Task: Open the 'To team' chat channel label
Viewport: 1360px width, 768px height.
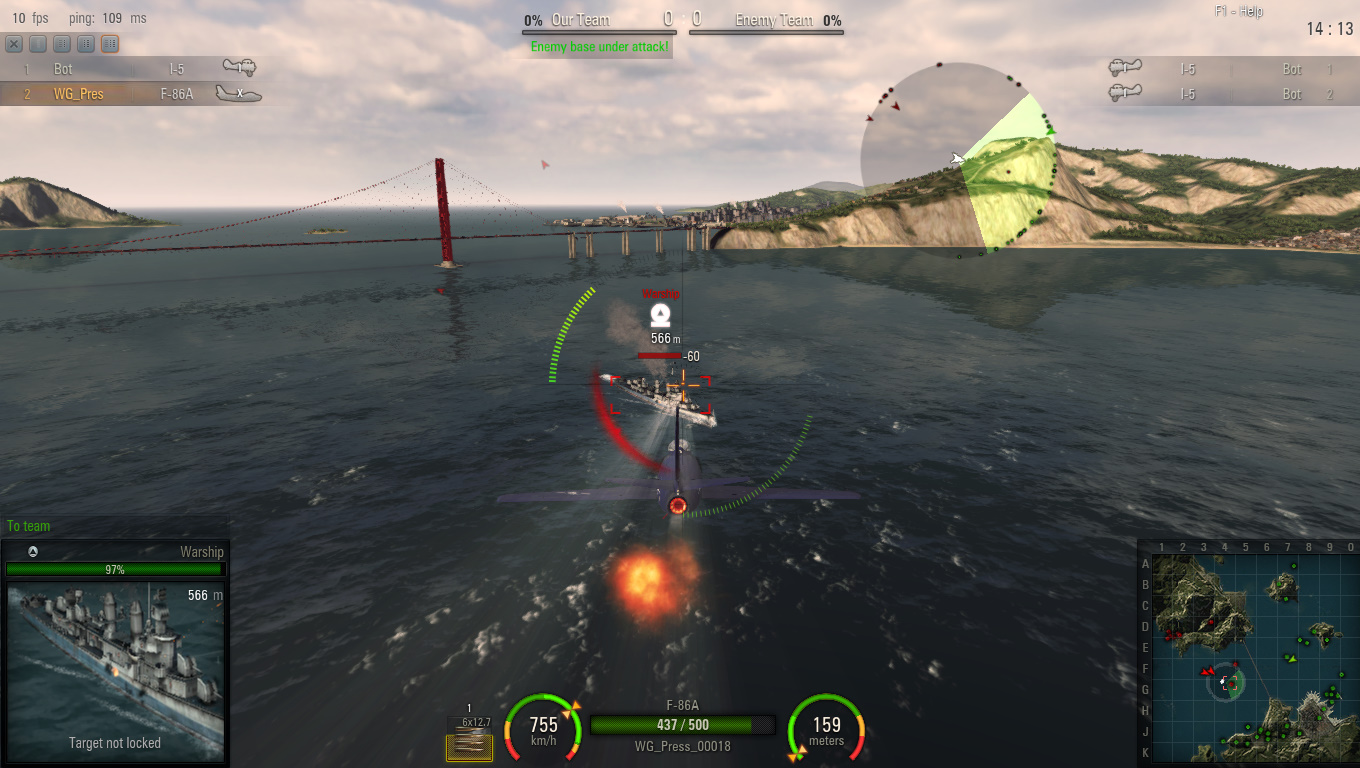Action: click(x=28, y=526)
